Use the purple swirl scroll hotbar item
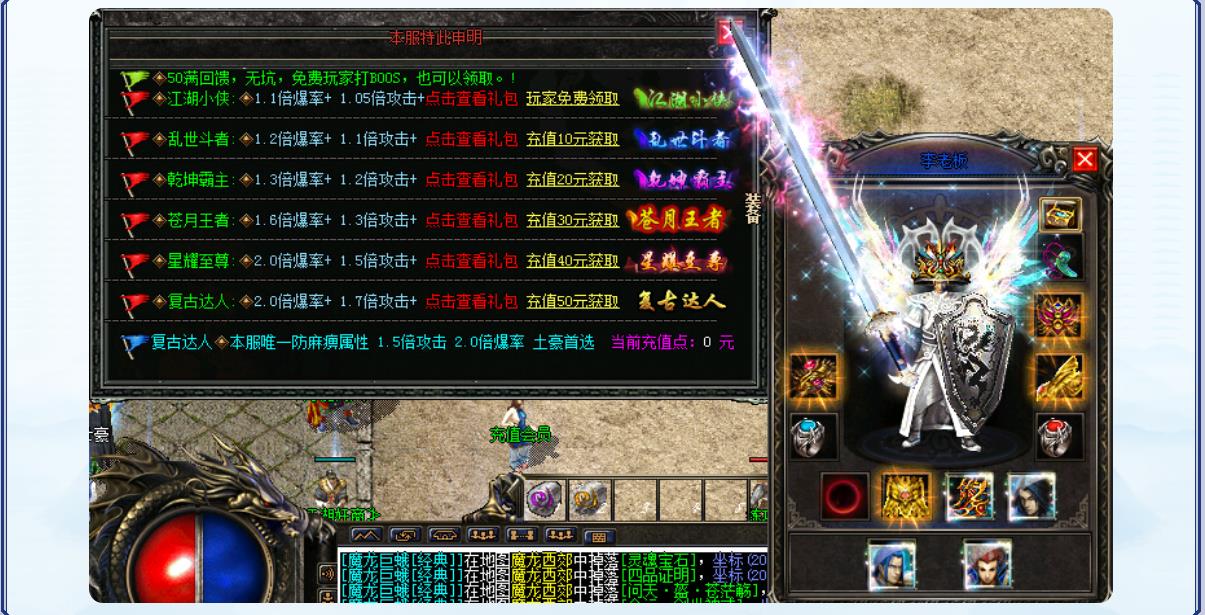This screenshot has height=615, width=1205. (x=546, y=499)
